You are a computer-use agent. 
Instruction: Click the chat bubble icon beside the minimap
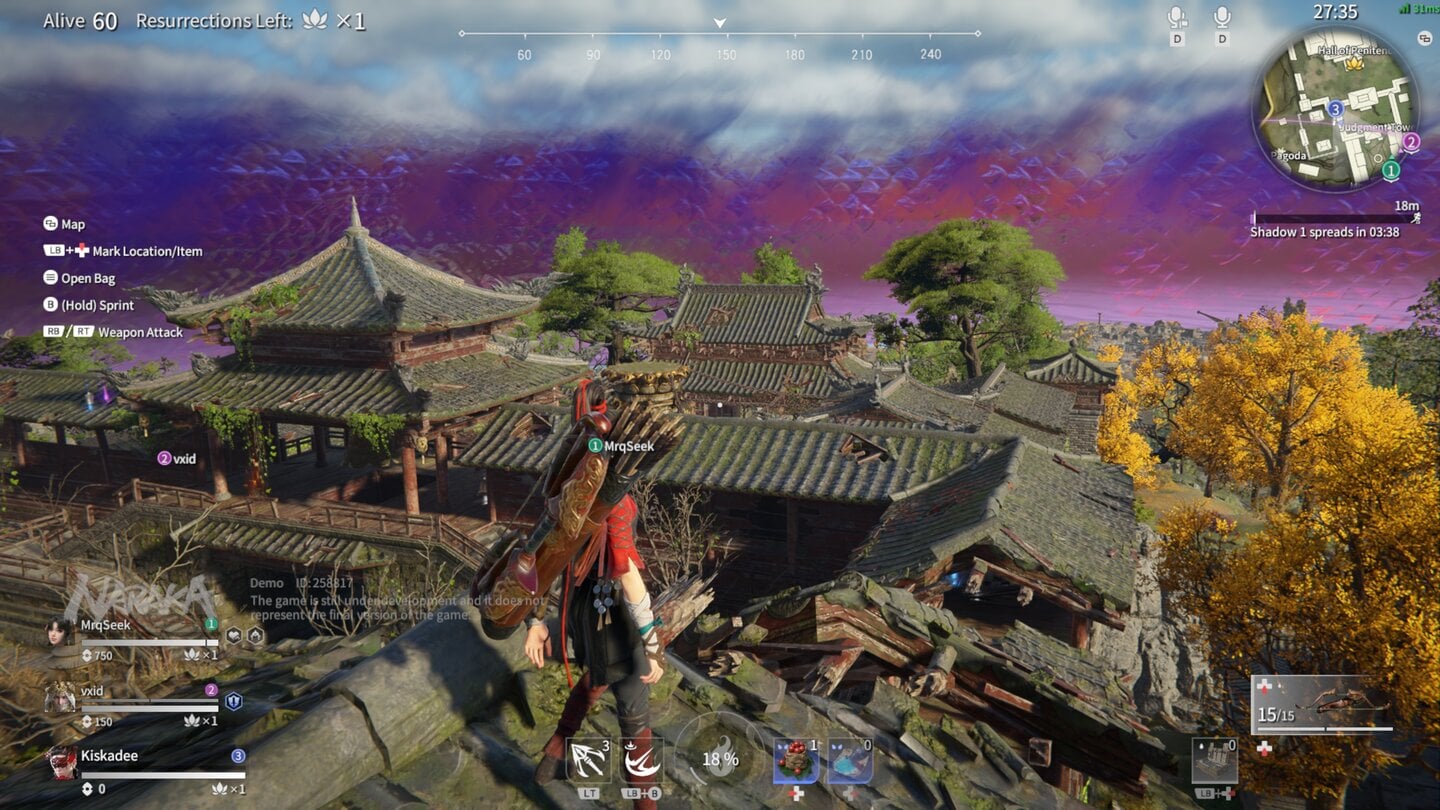click(x=1425, y=38)
